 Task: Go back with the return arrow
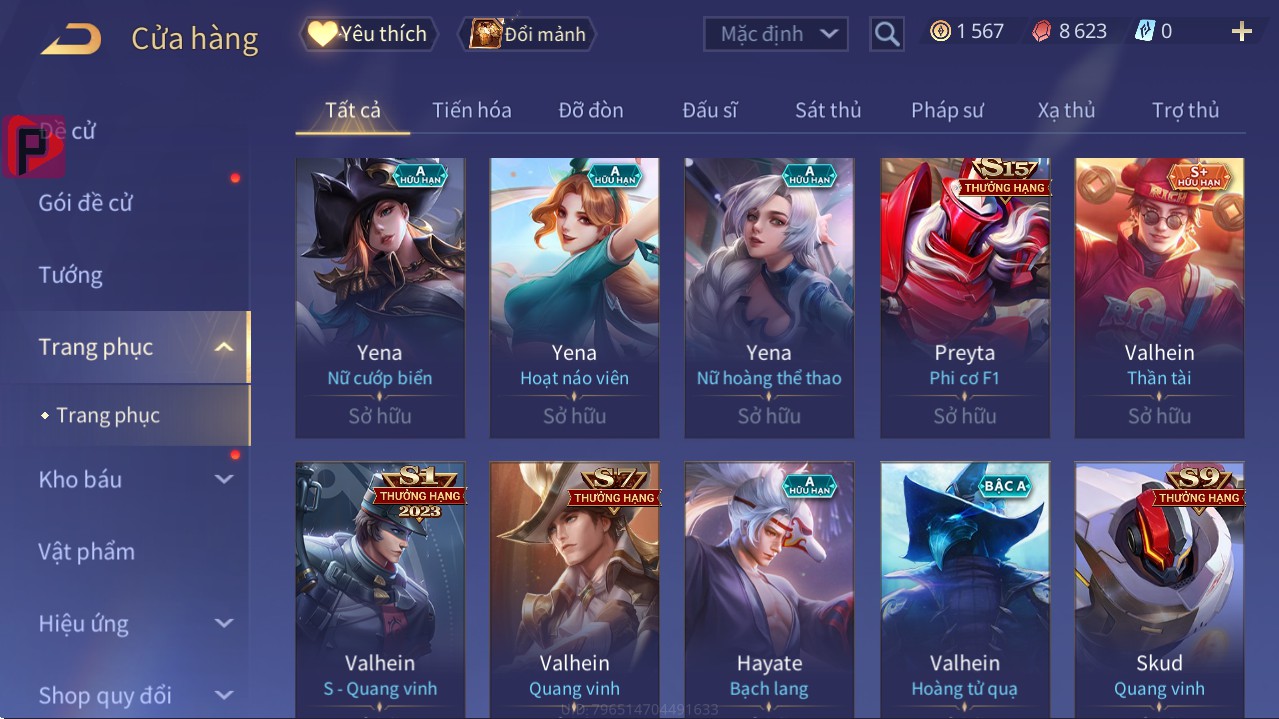[71, 39]
